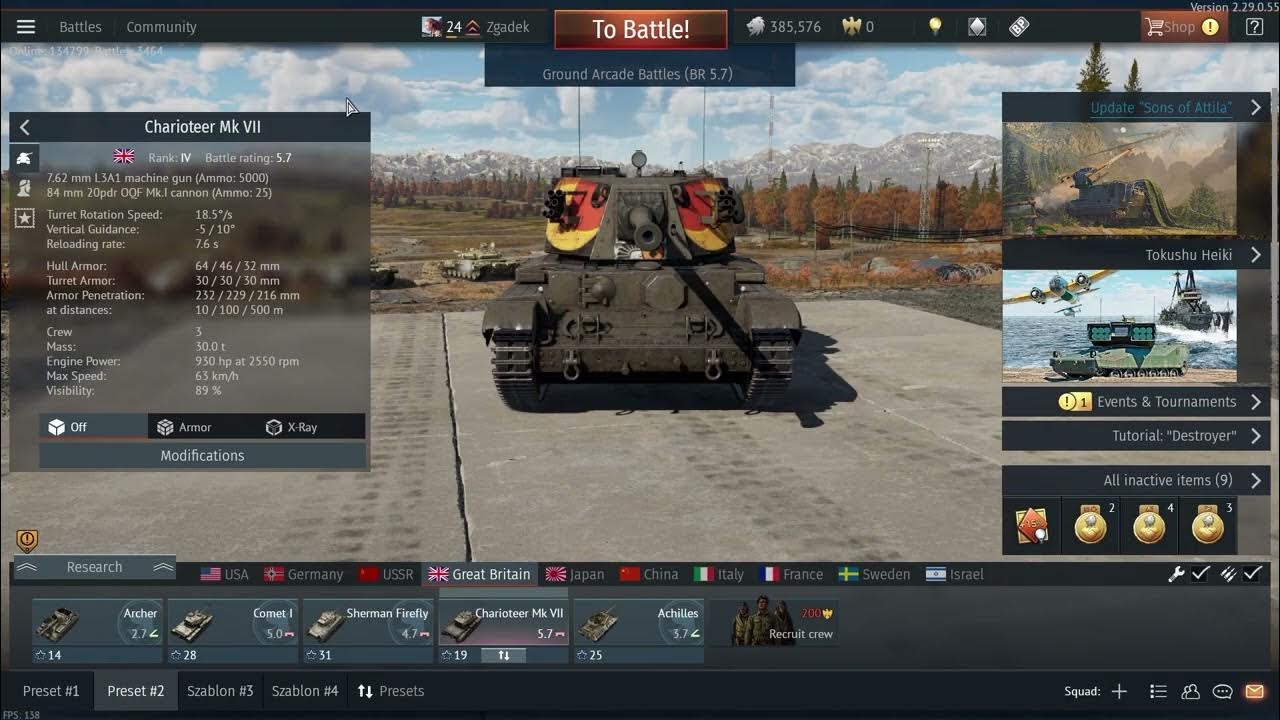Click the Silver Lions currency counter
1280x720 pixels.
783,26
